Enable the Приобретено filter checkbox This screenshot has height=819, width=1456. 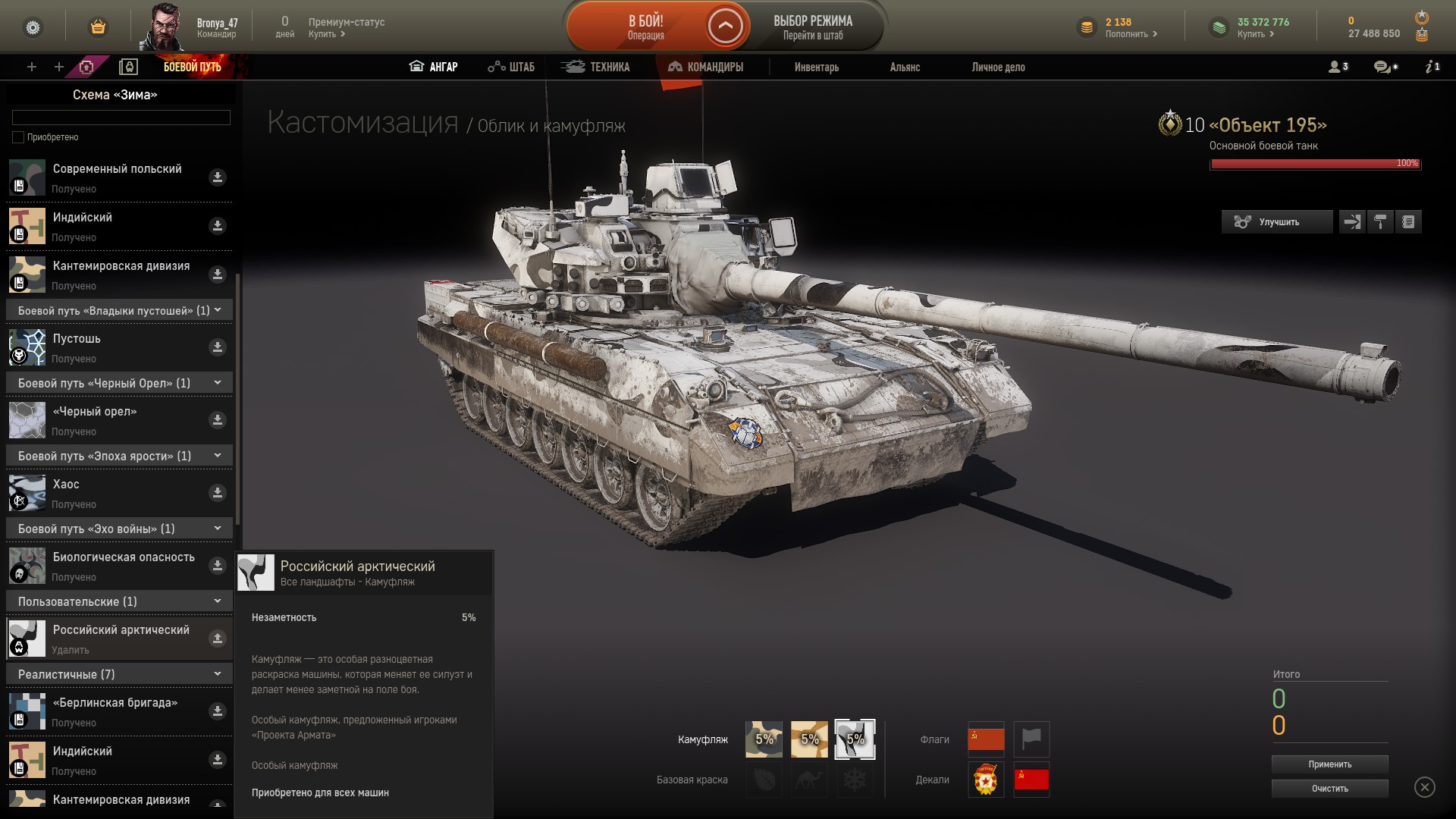point(17,137)
